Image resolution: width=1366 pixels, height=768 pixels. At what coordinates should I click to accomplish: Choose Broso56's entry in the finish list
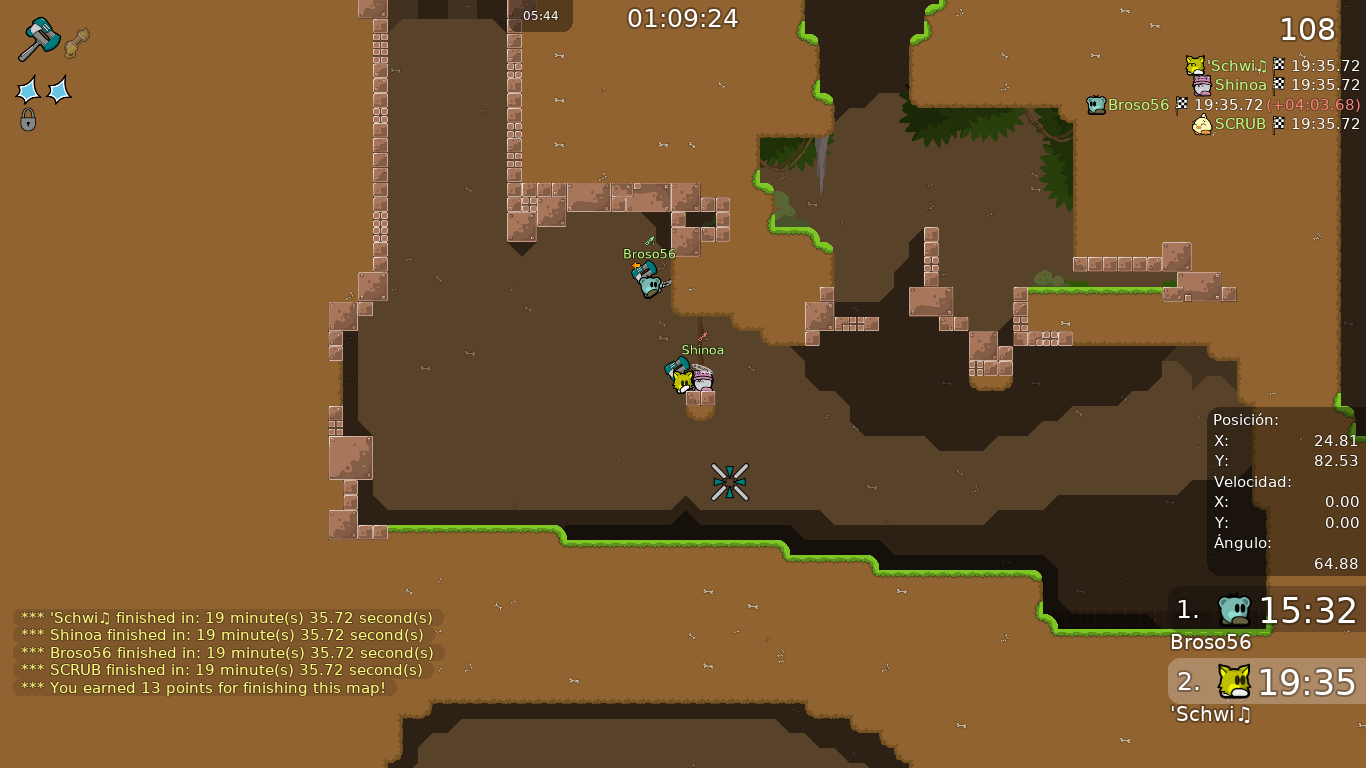1222,105
